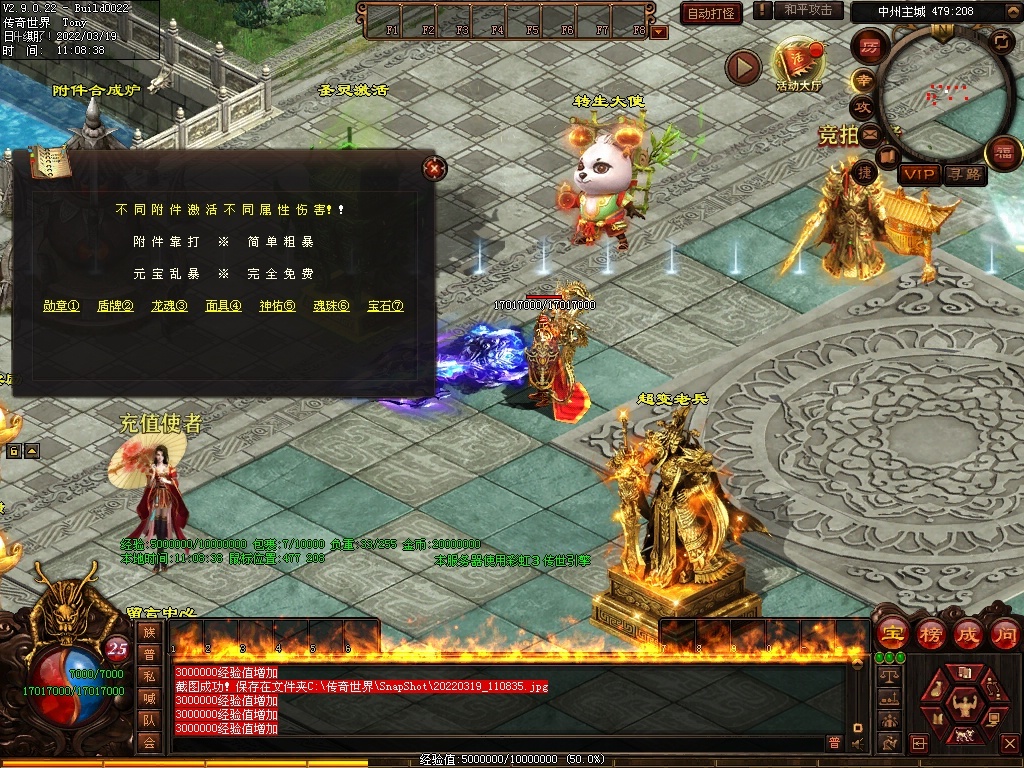The height and width of the screenshot is (768, 1024).
Task: Pick the 面具④ dialog option
Action: point(223,306)
